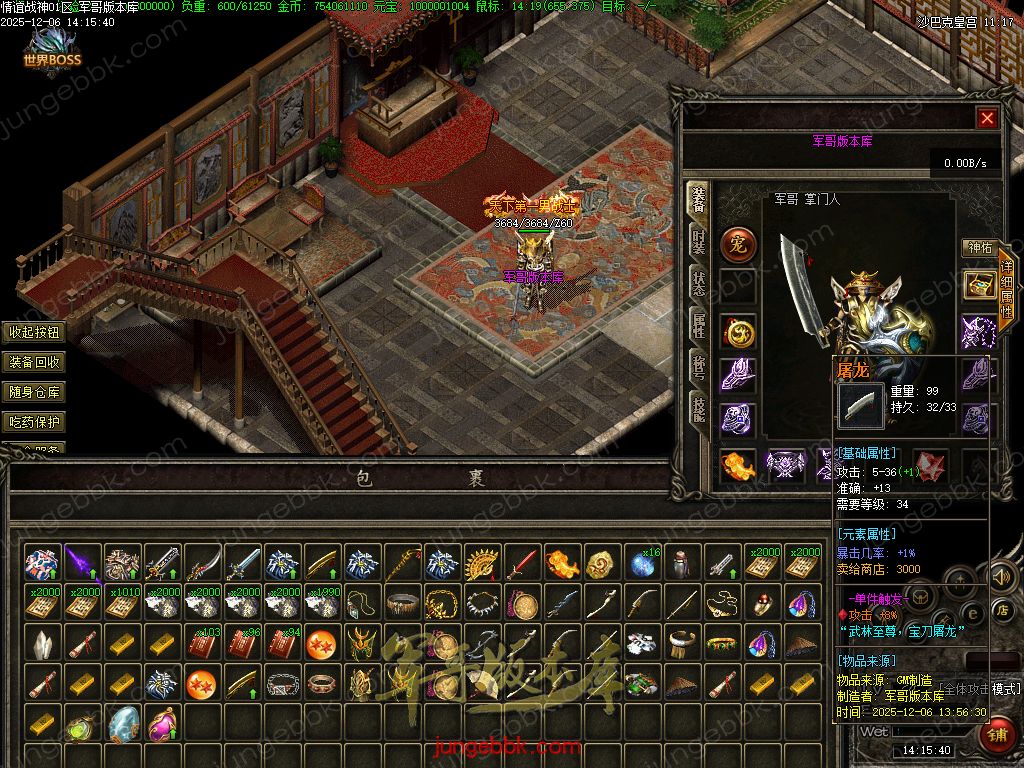Select the pale blue egg item

click(x=122, y=723)
